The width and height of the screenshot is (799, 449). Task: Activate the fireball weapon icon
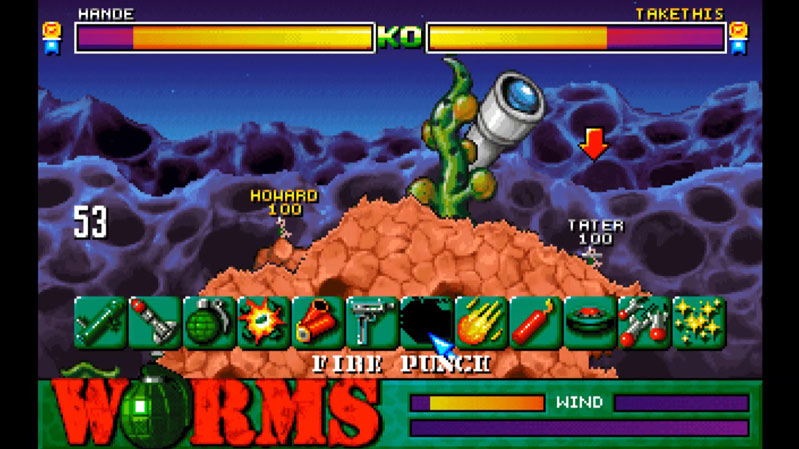(x=481, y=322)
